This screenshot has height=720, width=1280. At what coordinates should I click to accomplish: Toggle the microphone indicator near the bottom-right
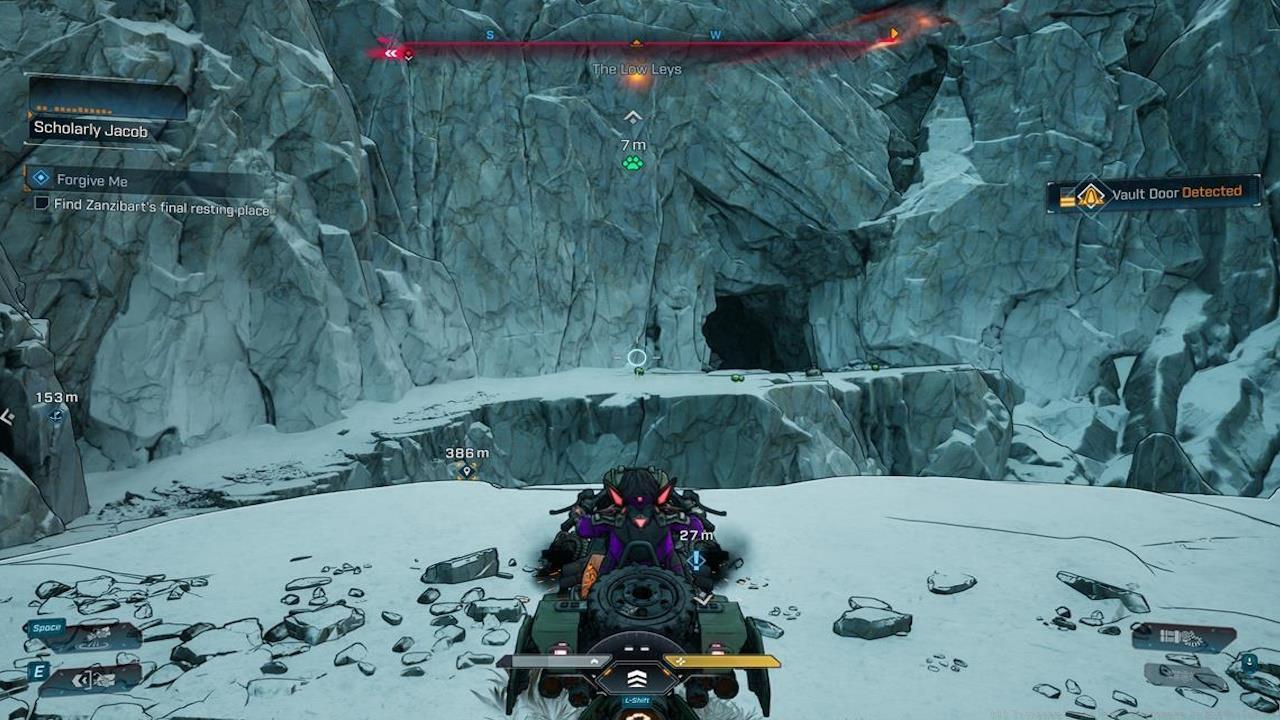point(1250,662)
